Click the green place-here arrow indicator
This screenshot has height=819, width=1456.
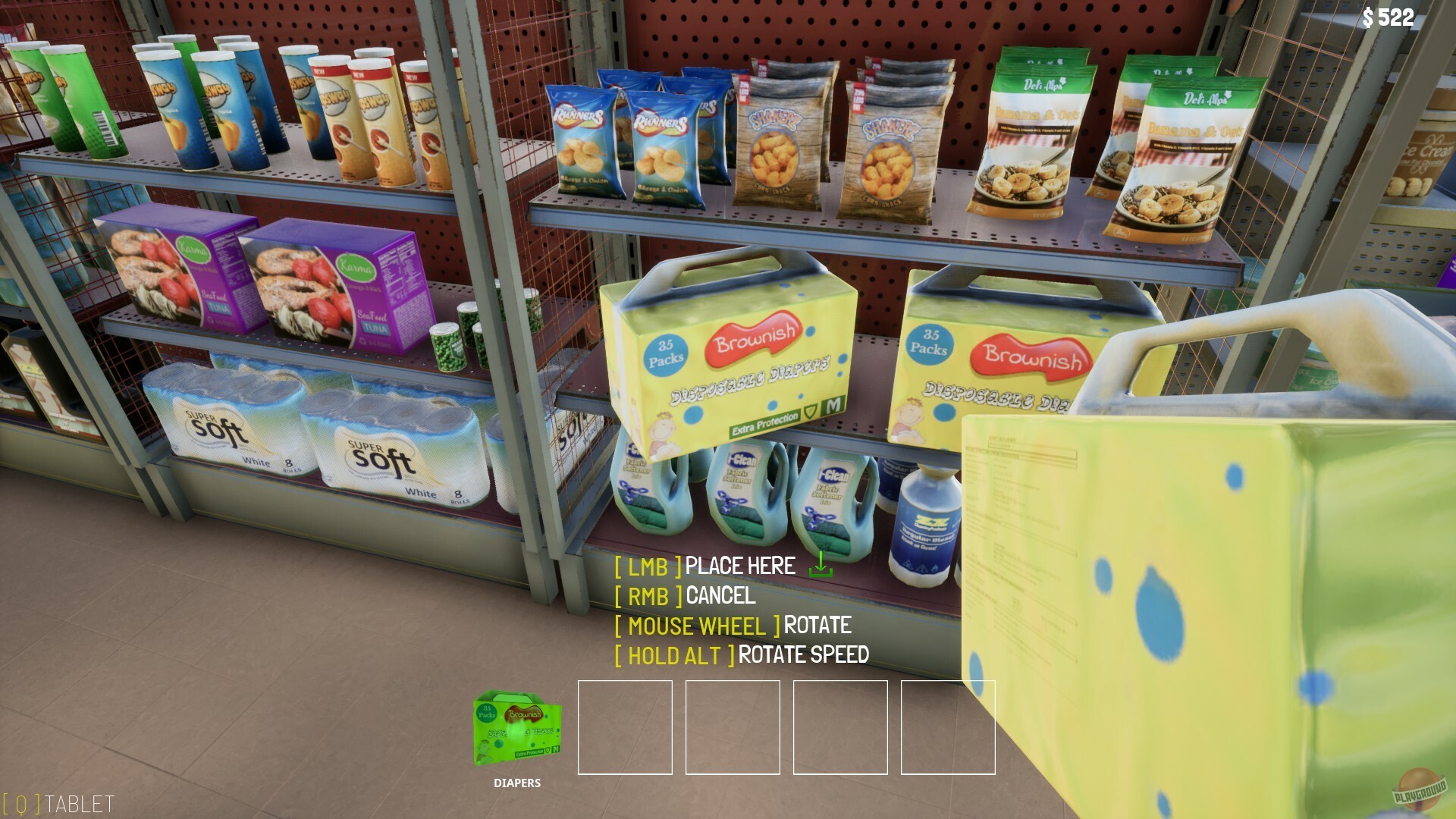[x=821, y=566]
